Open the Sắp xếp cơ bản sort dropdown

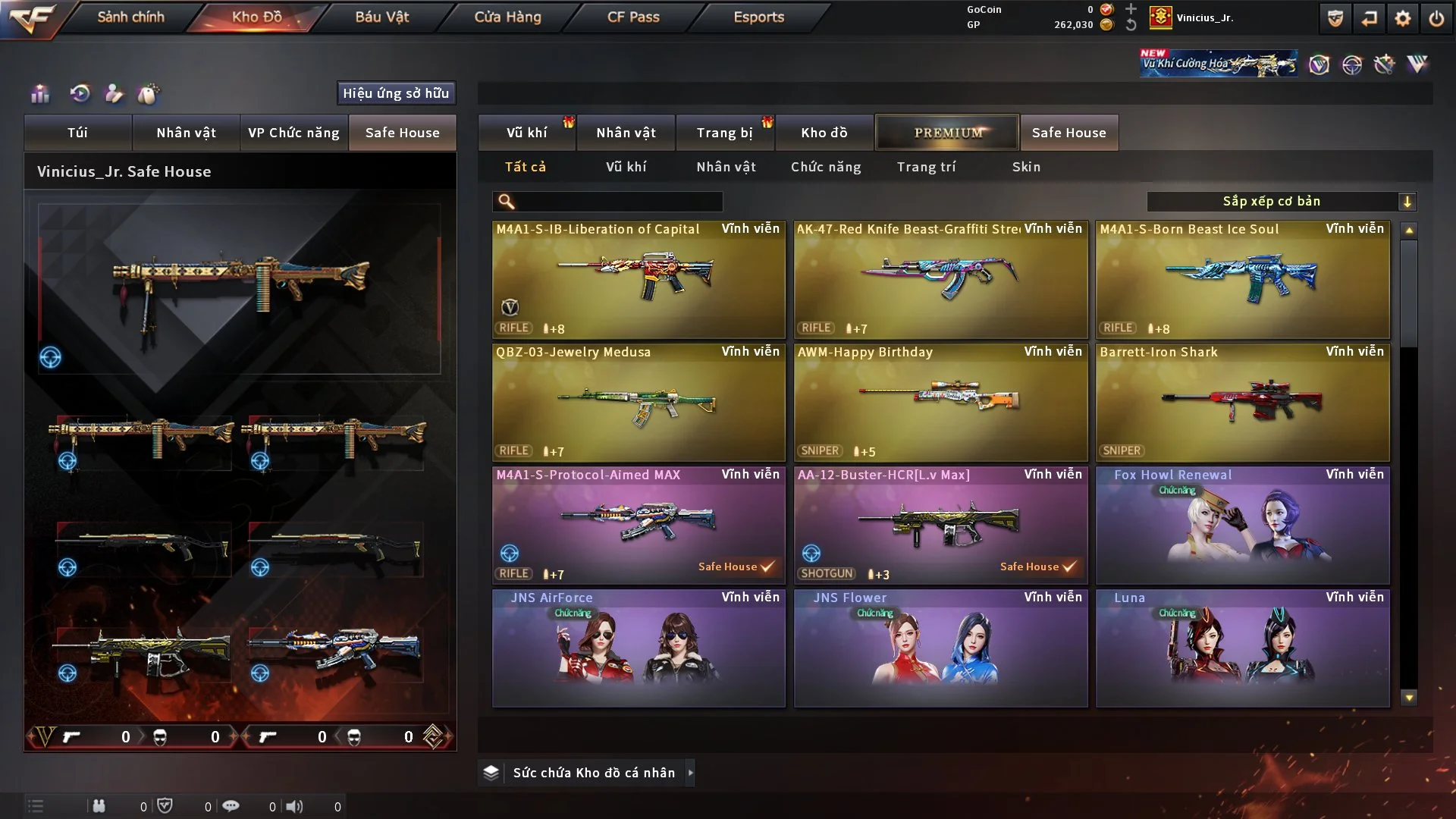1281,202
